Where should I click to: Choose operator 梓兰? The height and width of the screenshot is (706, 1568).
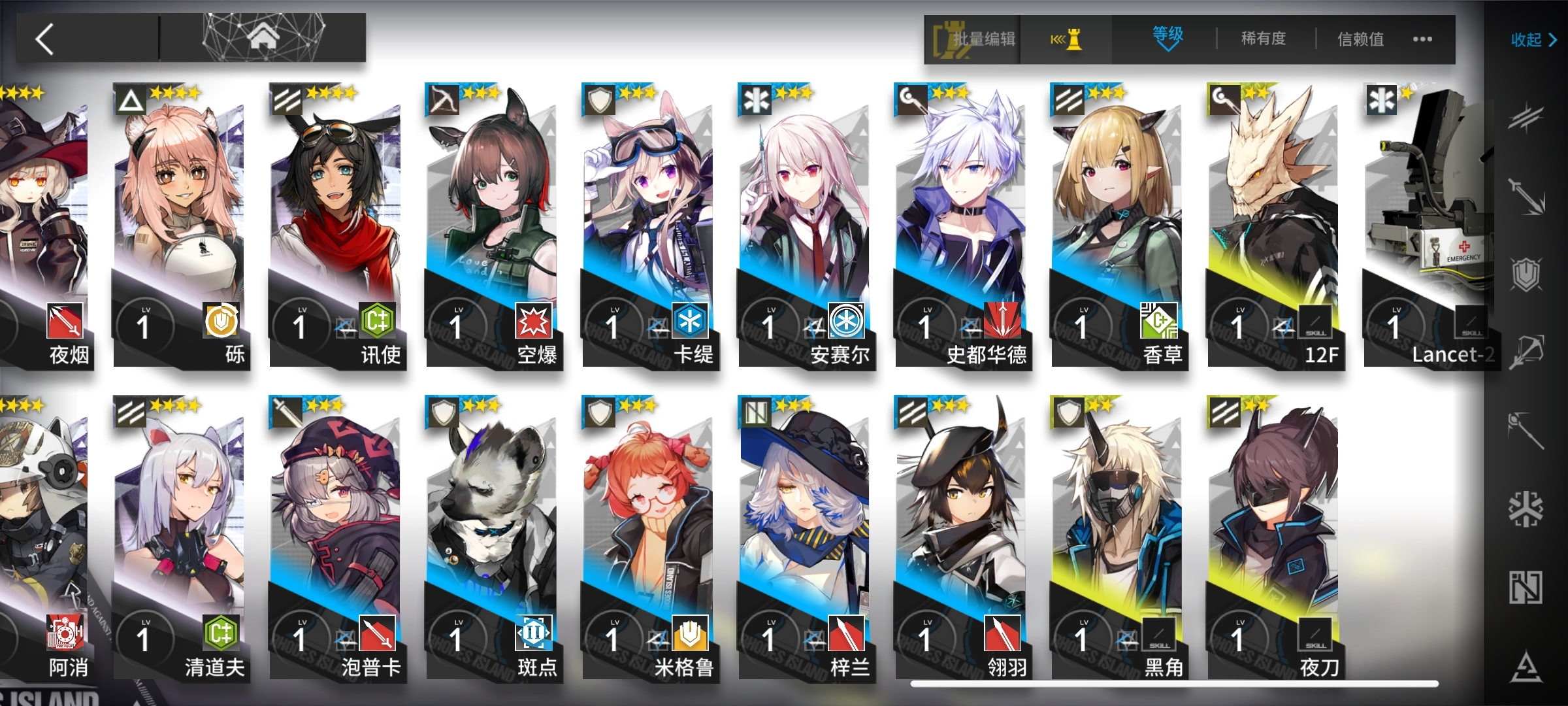[805, 539]
